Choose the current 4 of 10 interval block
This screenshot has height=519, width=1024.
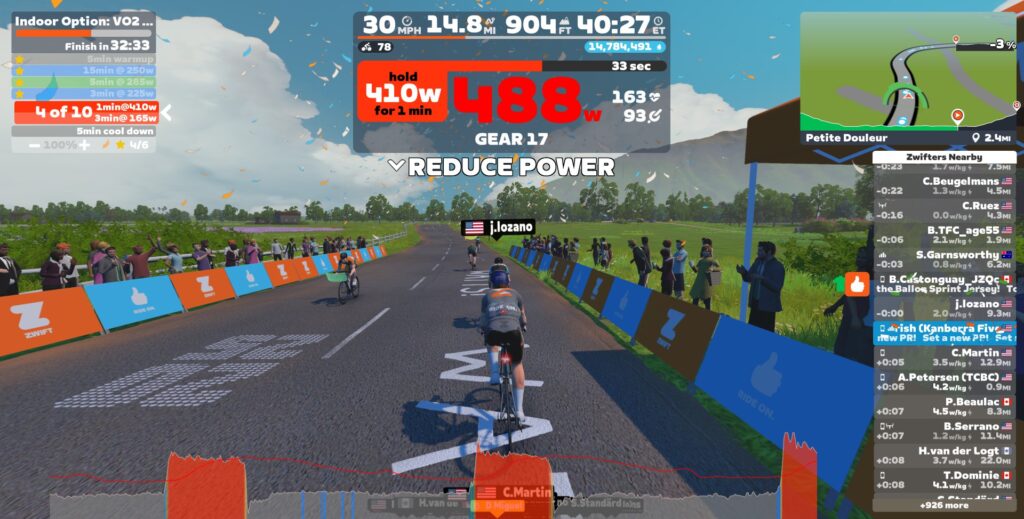click(x=84, y=112)
